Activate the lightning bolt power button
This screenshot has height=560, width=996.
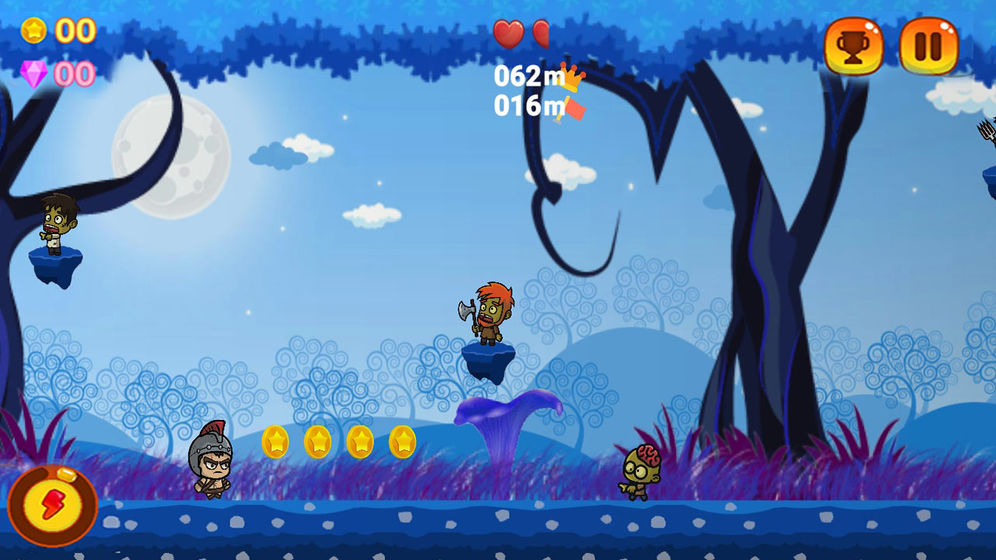tap(51, 505)
